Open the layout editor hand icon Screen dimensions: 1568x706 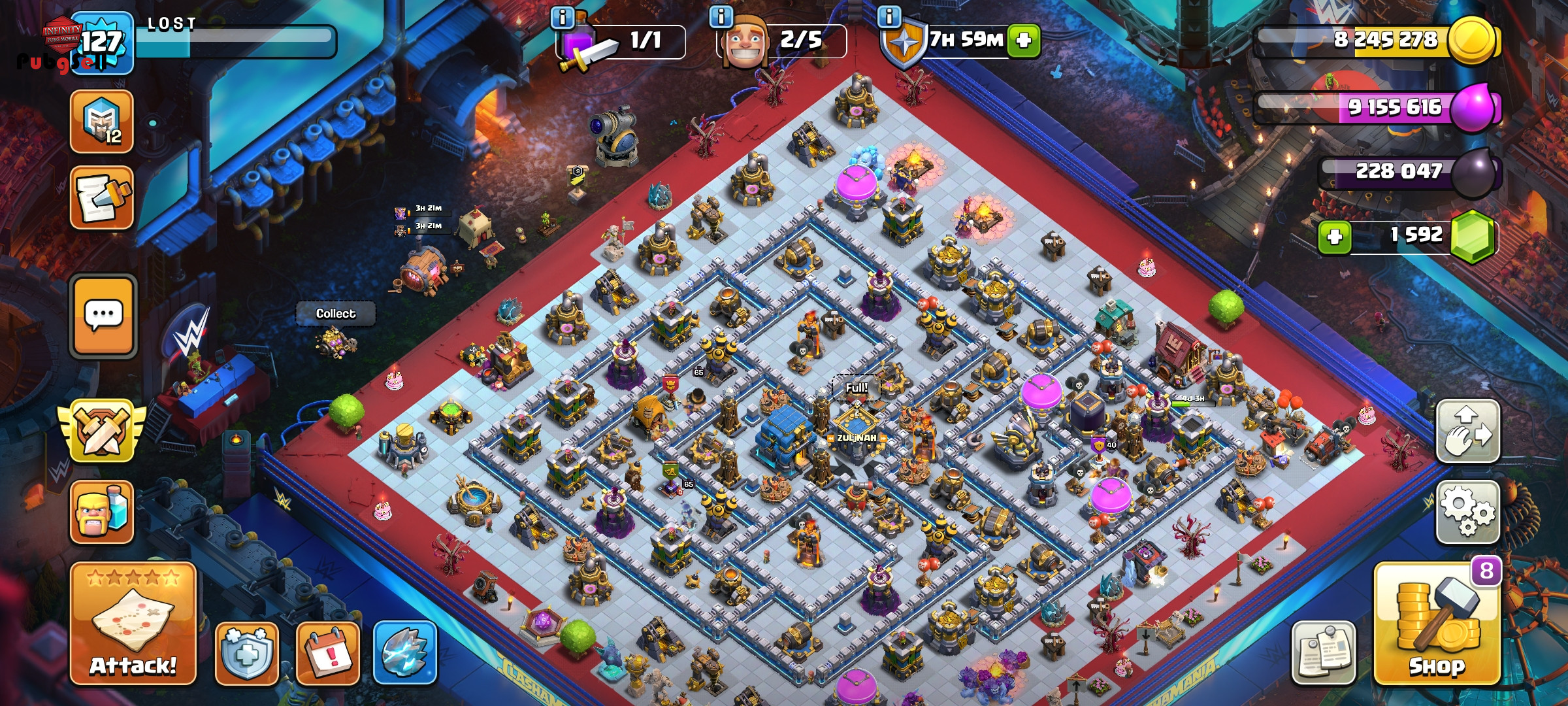tap(1467, 431)
